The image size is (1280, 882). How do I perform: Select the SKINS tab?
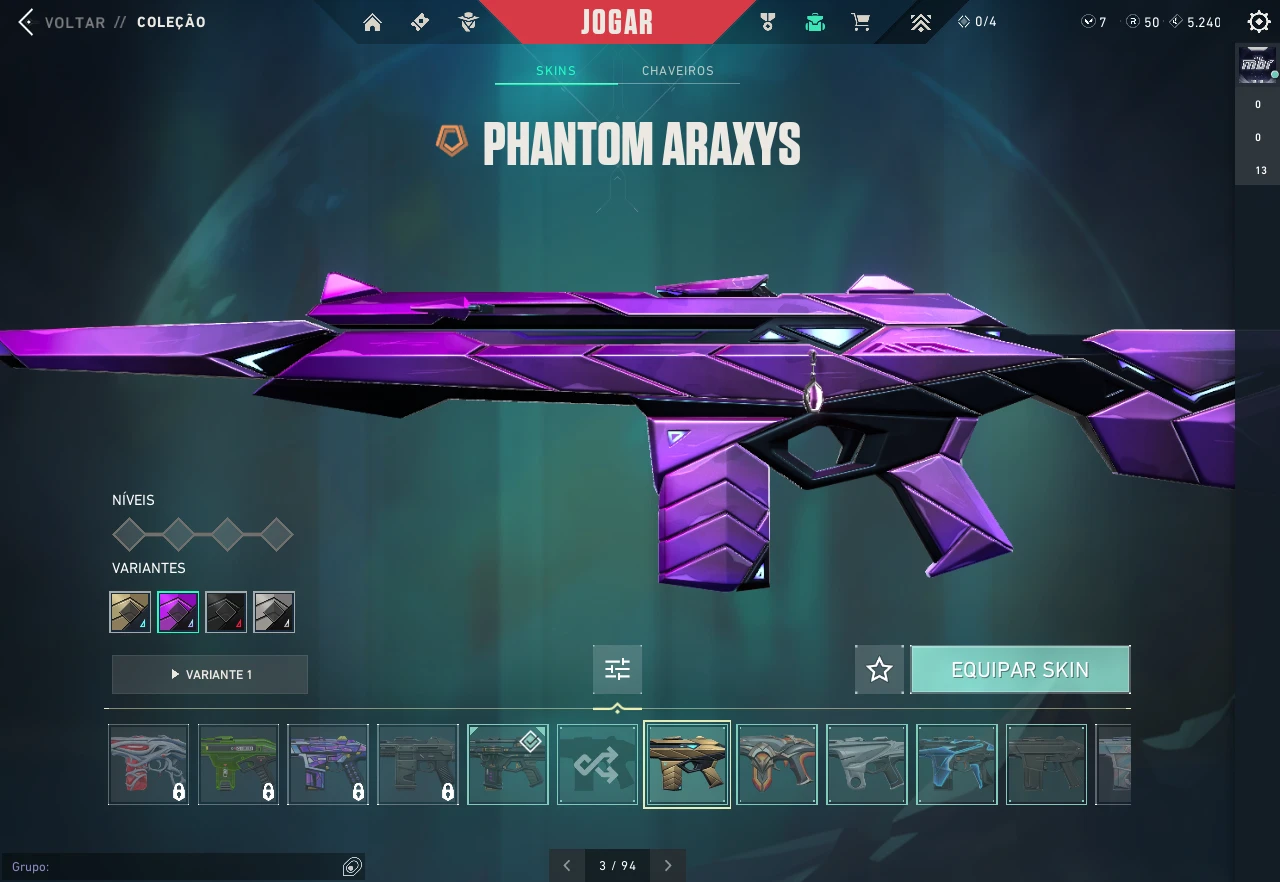pyautogui.click(x=556, y=71)
